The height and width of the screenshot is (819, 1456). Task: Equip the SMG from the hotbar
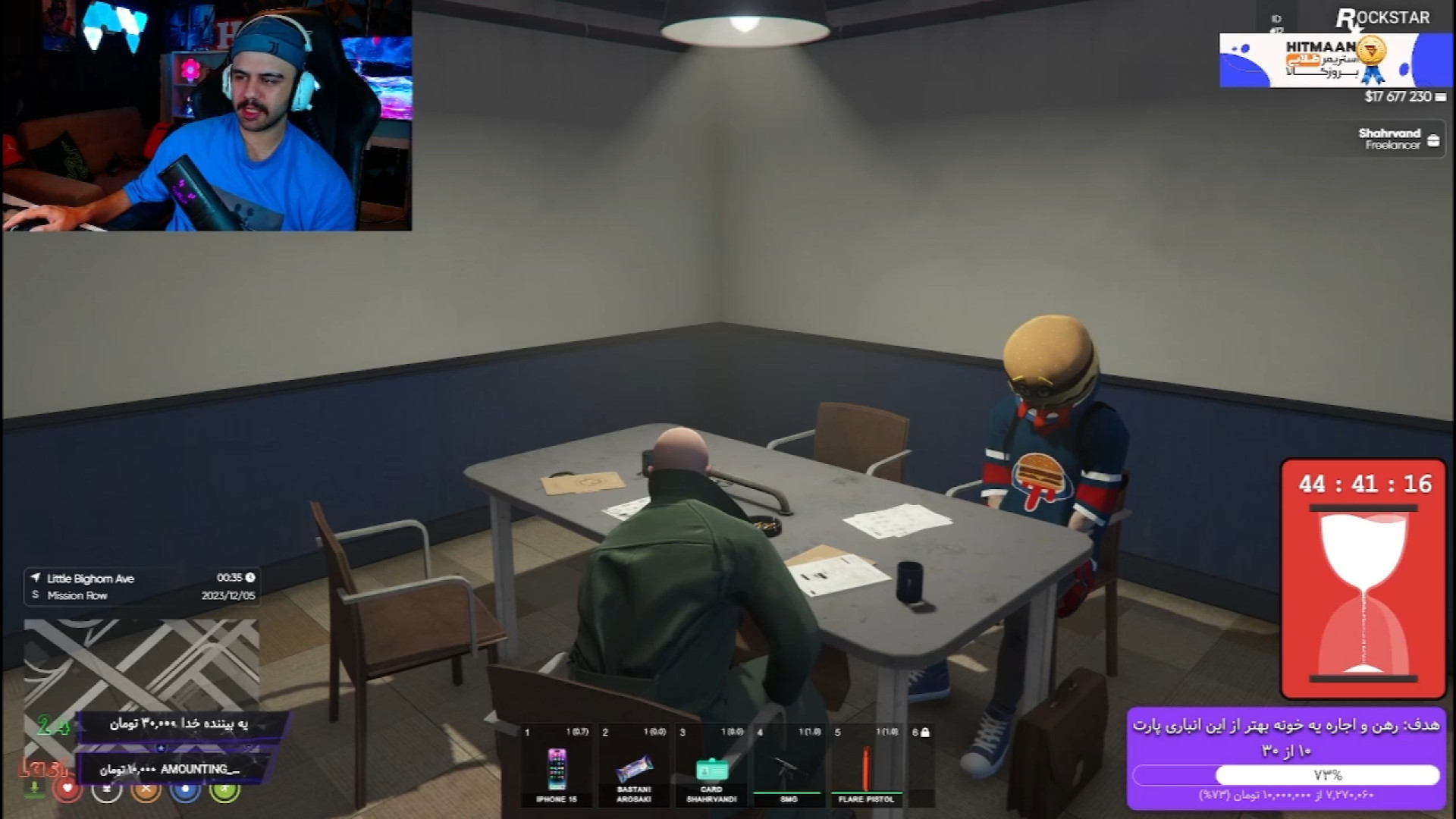[x=788, y=767]
